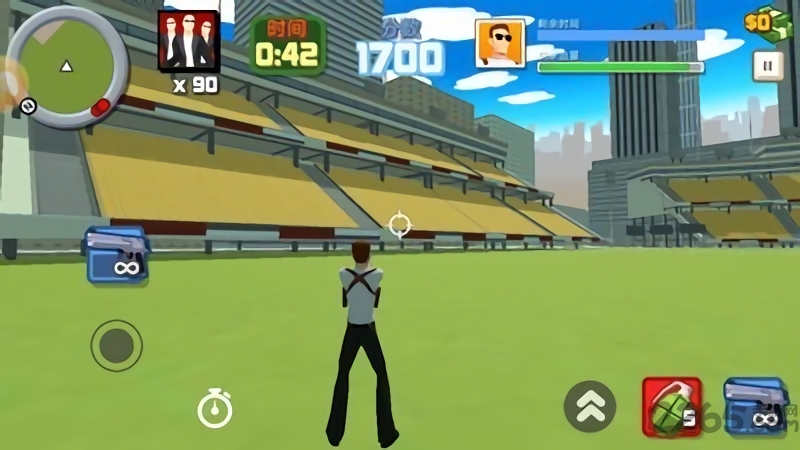800x450 pixels.
Task: Tap the sunglasses character portrait
Action: pos(500,44)
